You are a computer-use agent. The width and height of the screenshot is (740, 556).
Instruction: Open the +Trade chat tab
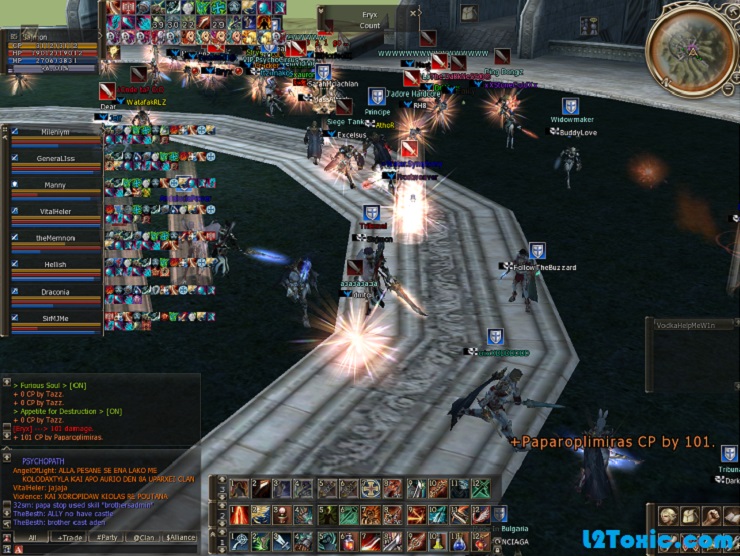tap(71, 537)
